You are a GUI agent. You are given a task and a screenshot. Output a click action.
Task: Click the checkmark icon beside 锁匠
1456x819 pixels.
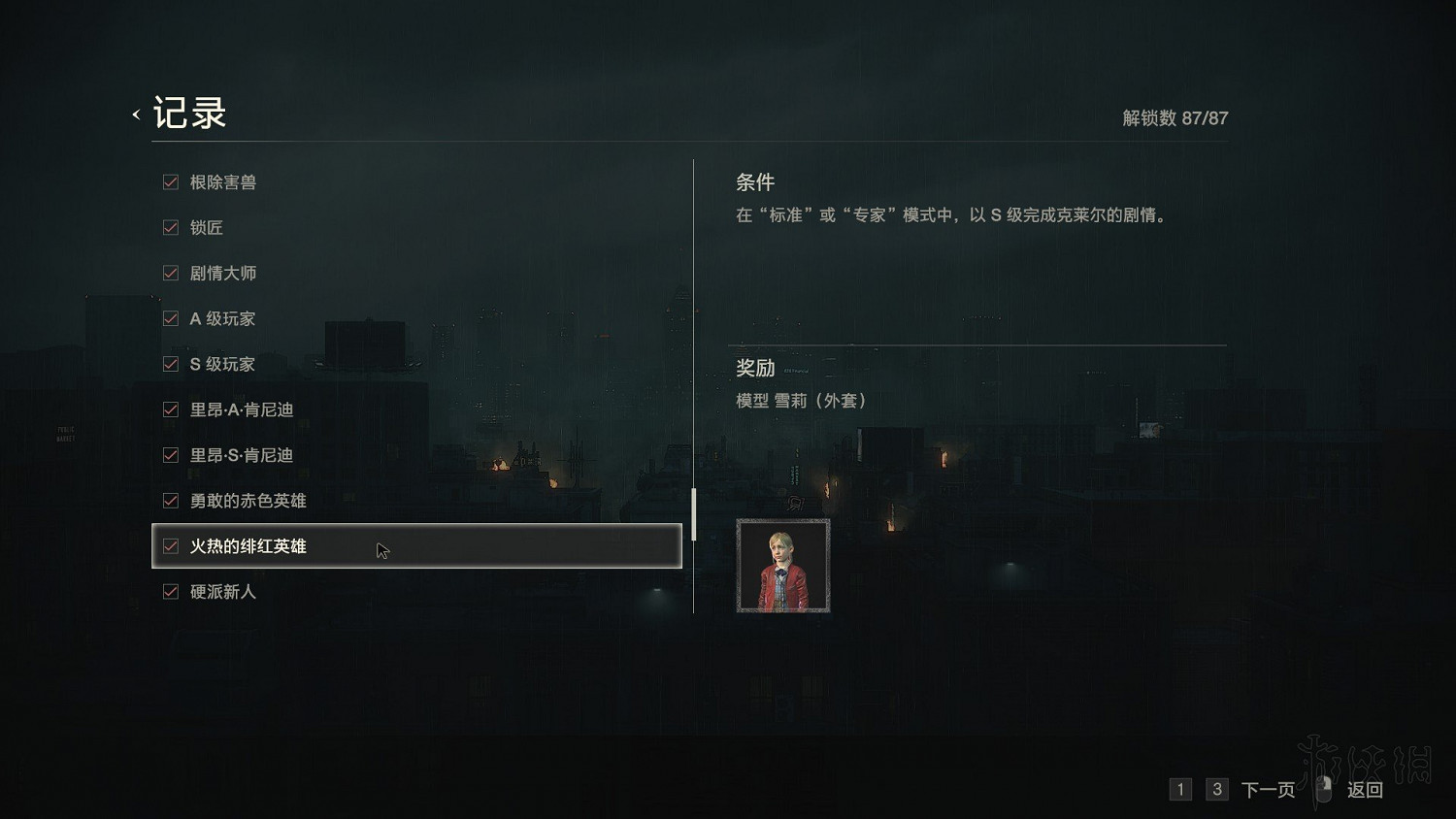click(x=171, y=227)
